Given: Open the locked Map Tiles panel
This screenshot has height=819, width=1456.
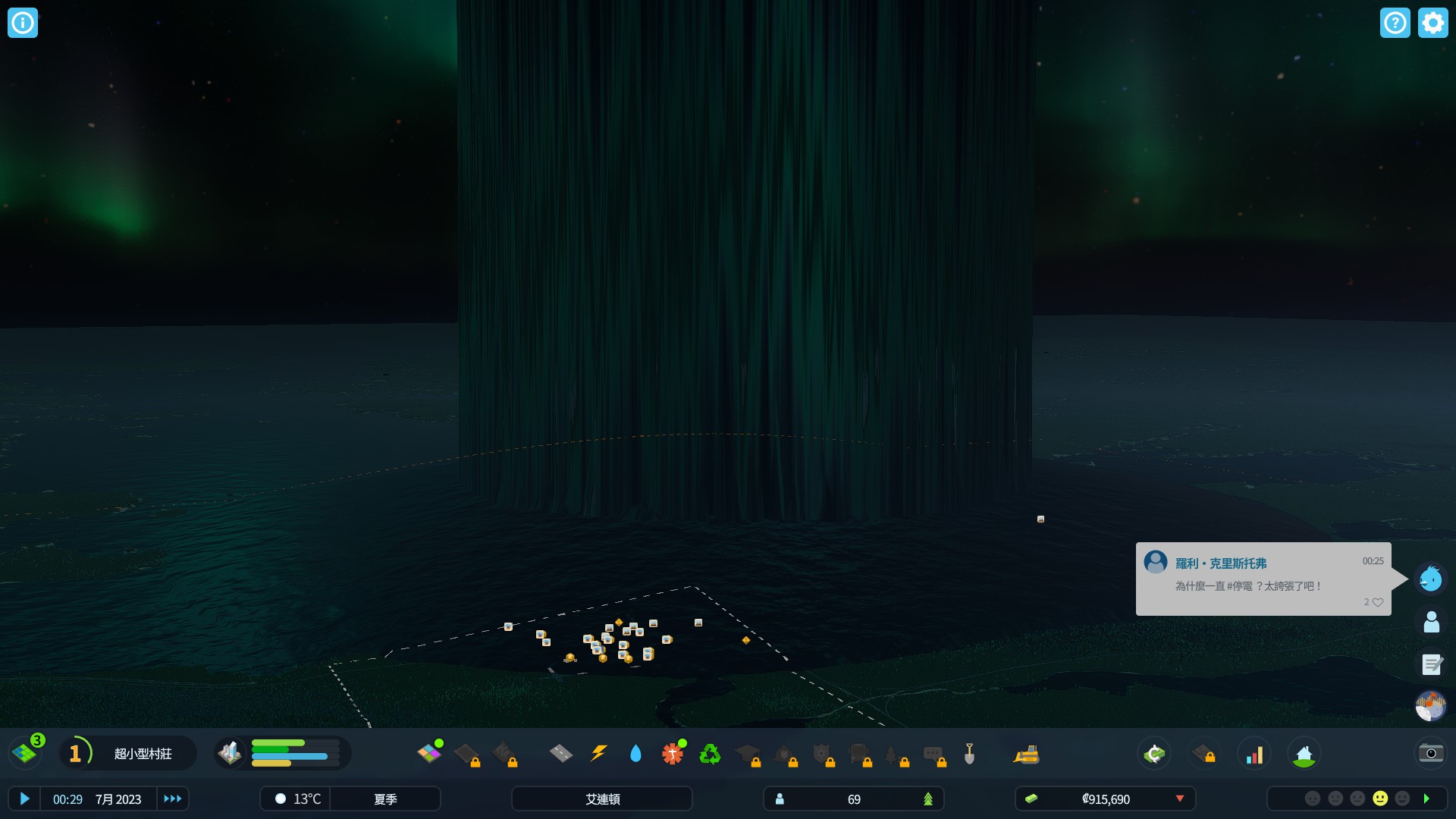Looking at the screenshot, I should [1206, 753].
